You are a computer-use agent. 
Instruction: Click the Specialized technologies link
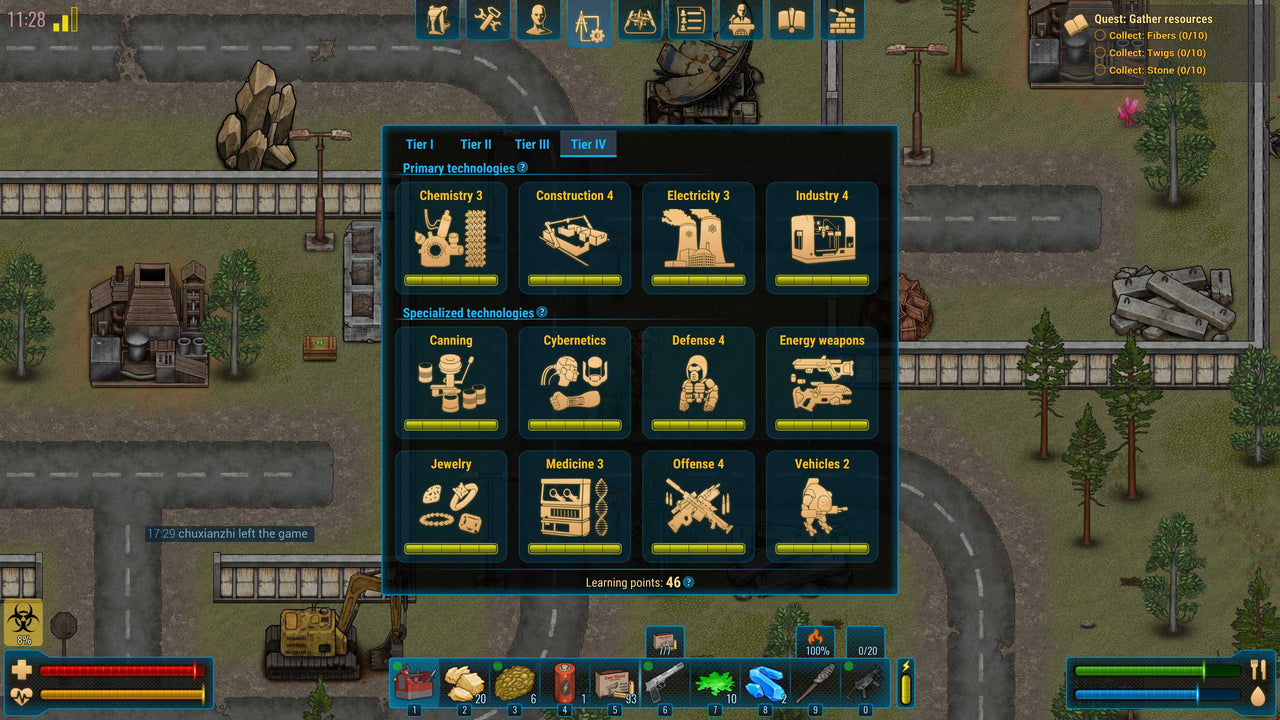(x=468, y=312)
